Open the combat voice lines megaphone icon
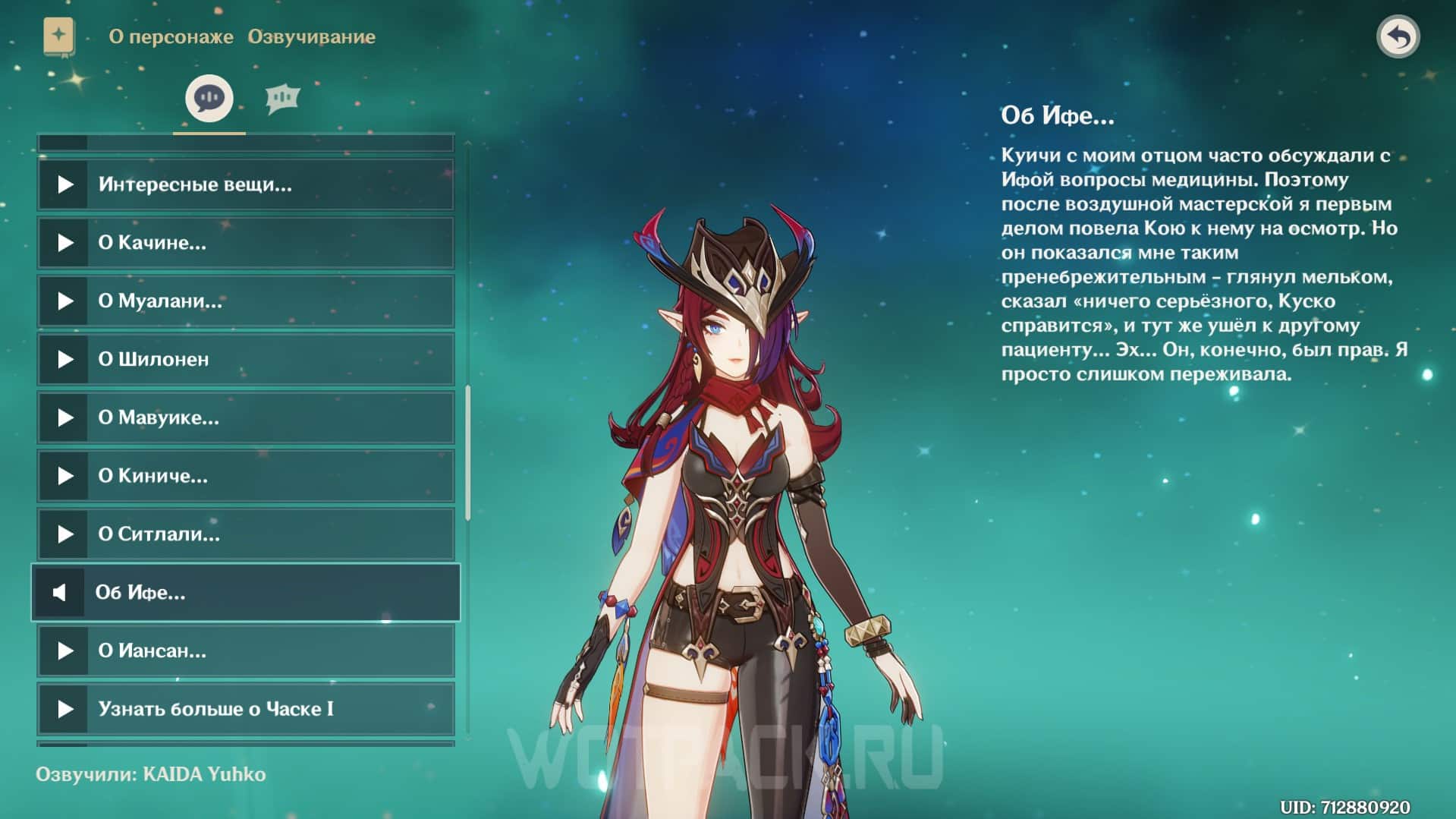Image resolution: width=1456 pixels, height=819 pixels. (282, 97)
